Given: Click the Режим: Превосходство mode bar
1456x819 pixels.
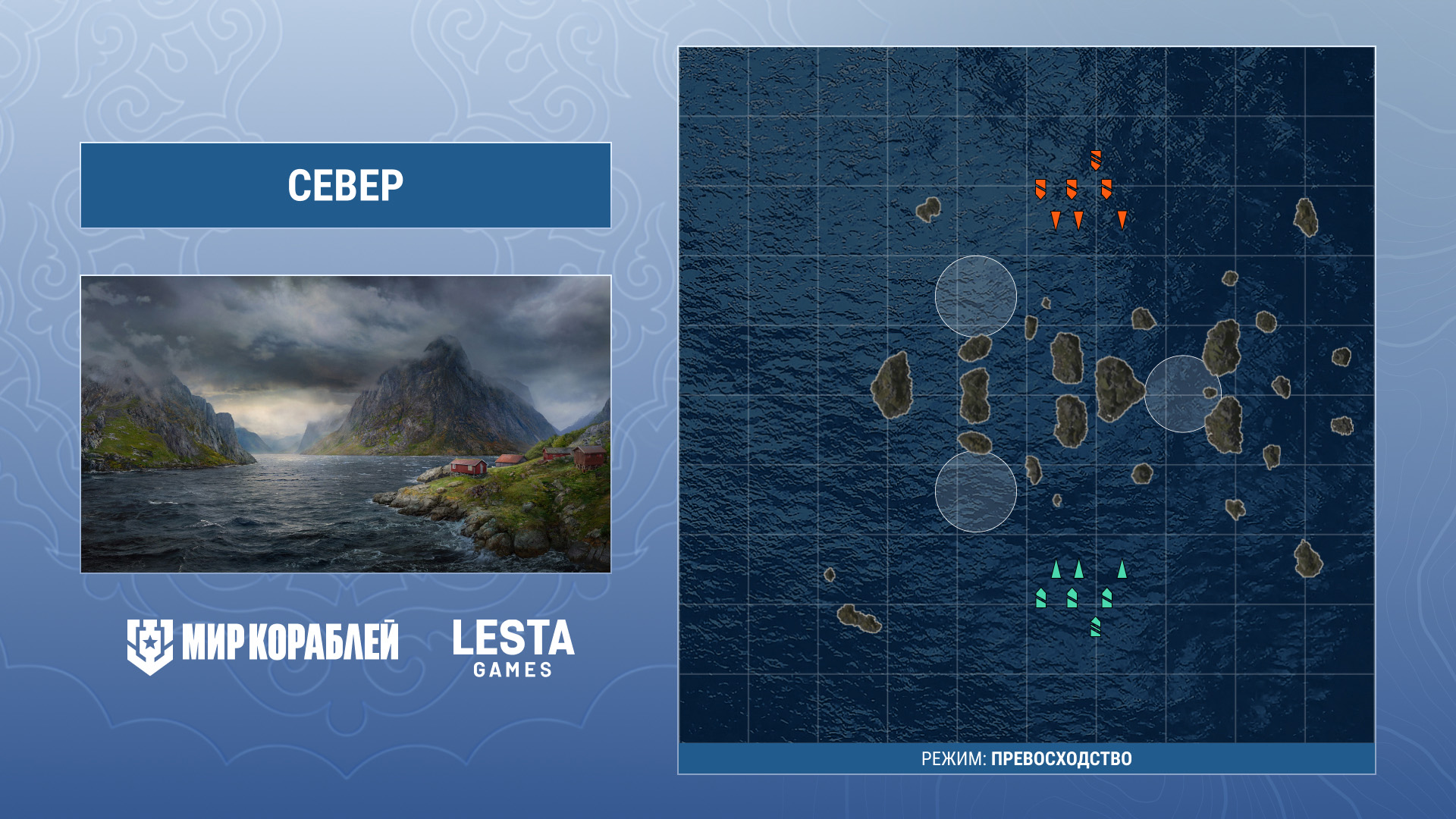Looking at the screenshot, I should pyautogui.click(x=1026, y=758).
